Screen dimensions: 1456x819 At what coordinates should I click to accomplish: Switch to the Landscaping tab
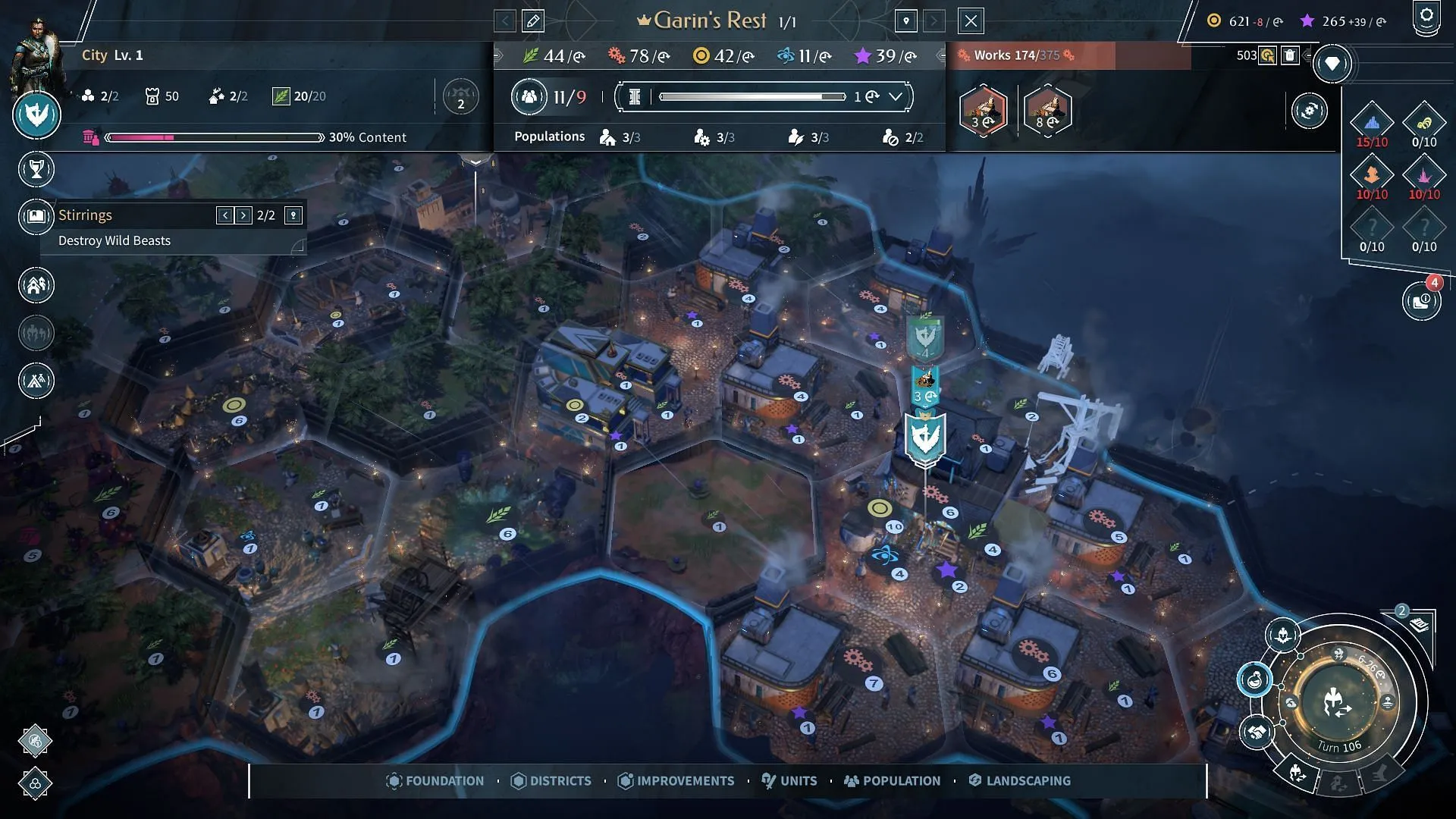click(1020, 781)
